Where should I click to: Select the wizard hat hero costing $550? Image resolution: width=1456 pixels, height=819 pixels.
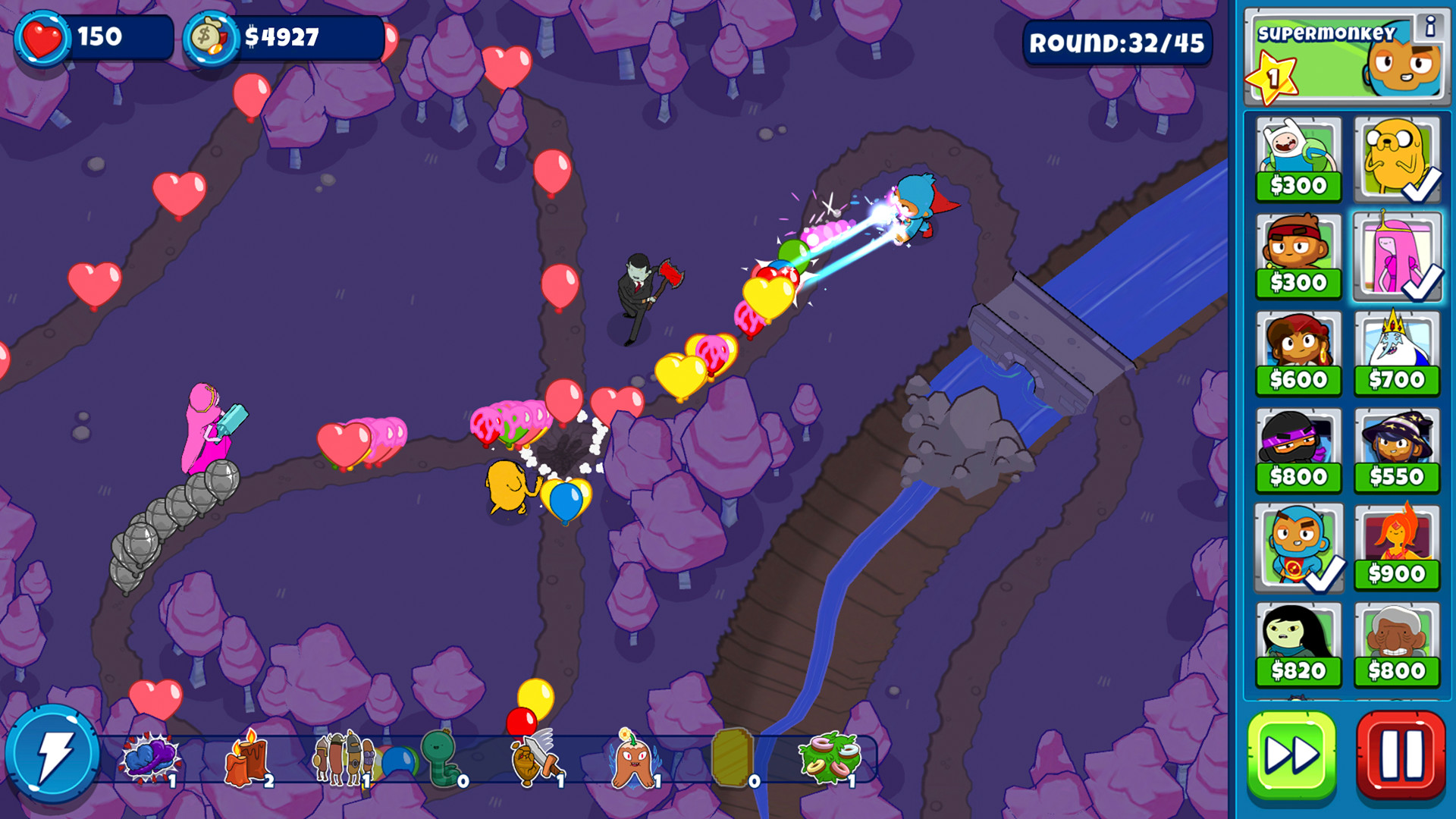1398,447
